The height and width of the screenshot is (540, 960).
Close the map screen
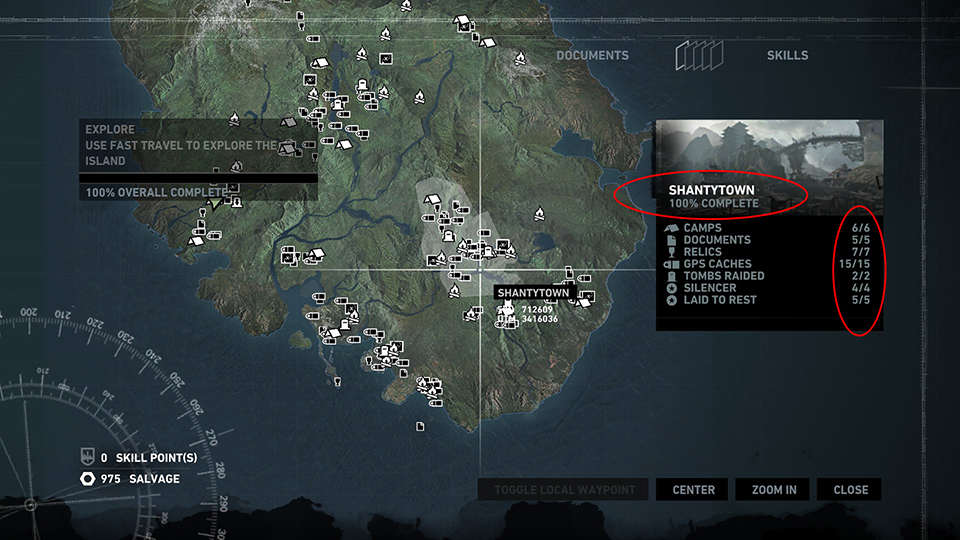click(x=850, y=490)
